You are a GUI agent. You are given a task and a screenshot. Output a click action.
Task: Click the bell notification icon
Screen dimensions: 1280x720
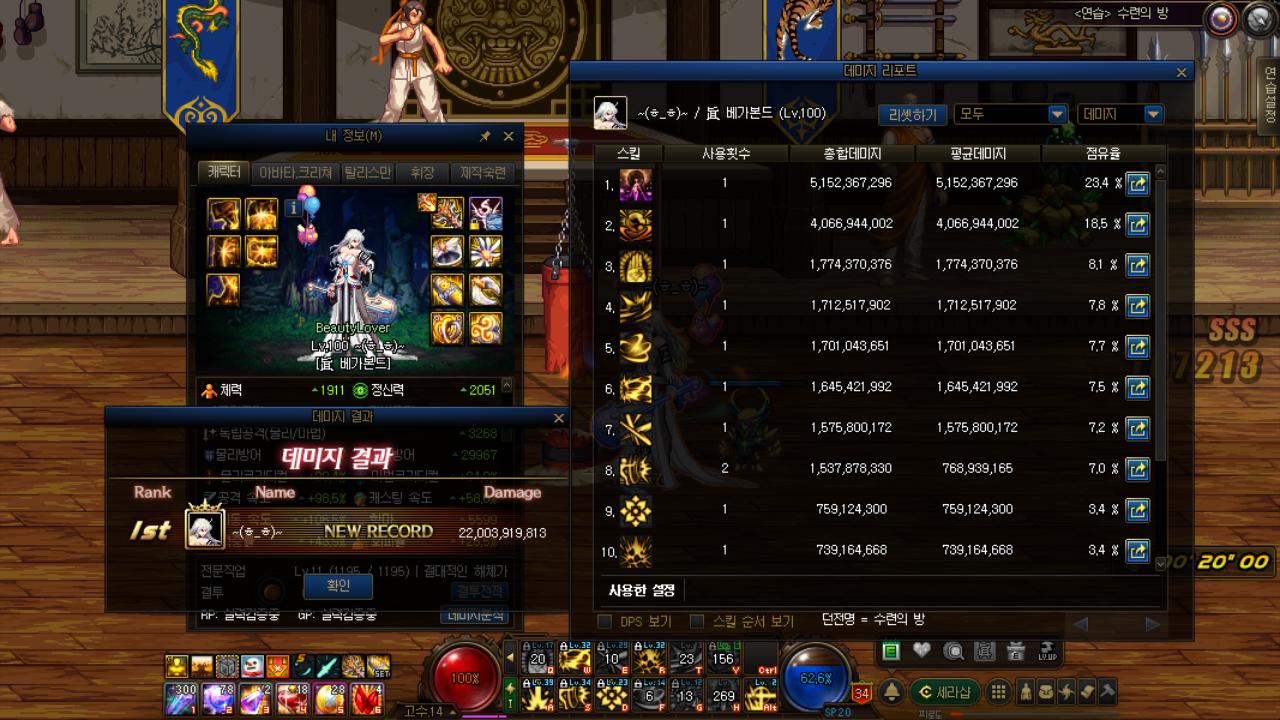891,691
